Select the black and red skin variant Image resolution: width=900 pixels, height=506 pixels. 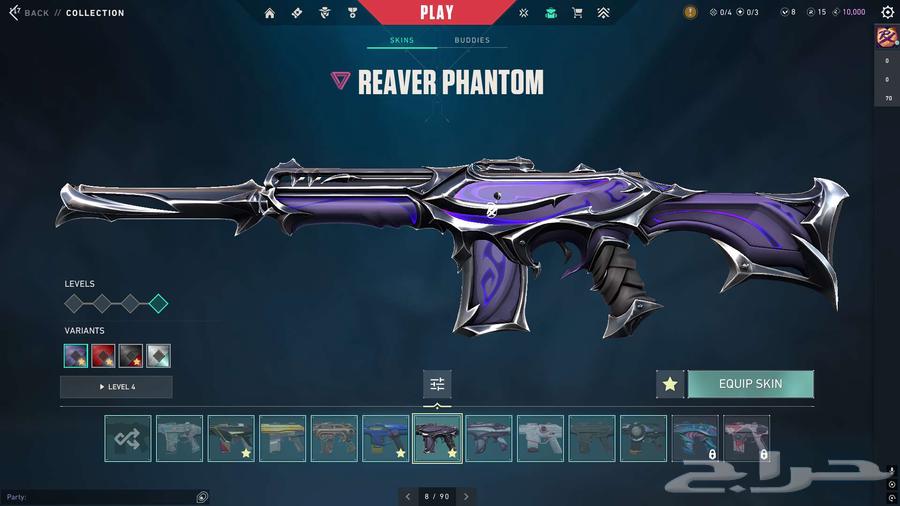pos(131,355)
